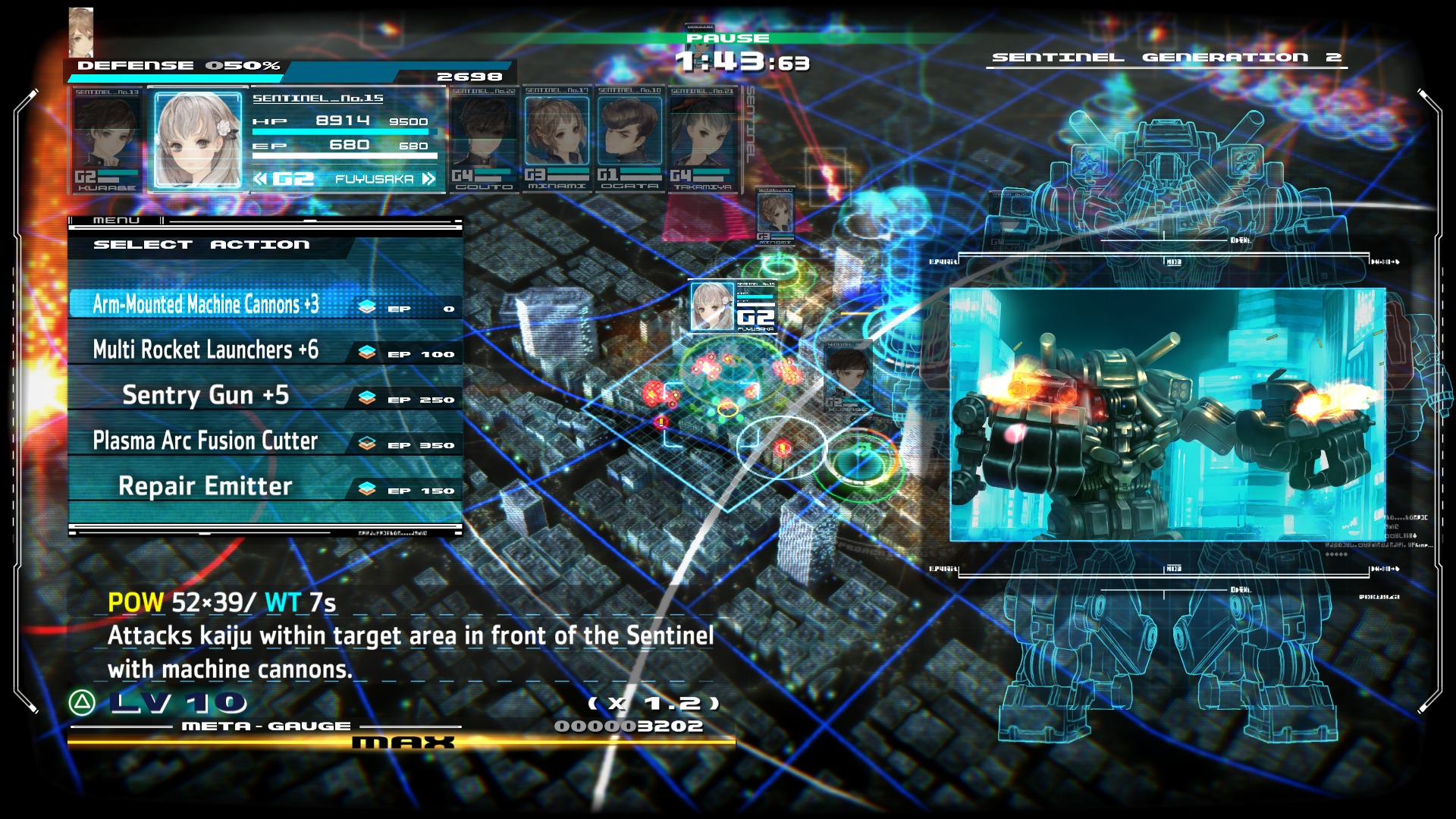
Task: Cycle to previous pilot with left arrows
Action: (260, 179)
